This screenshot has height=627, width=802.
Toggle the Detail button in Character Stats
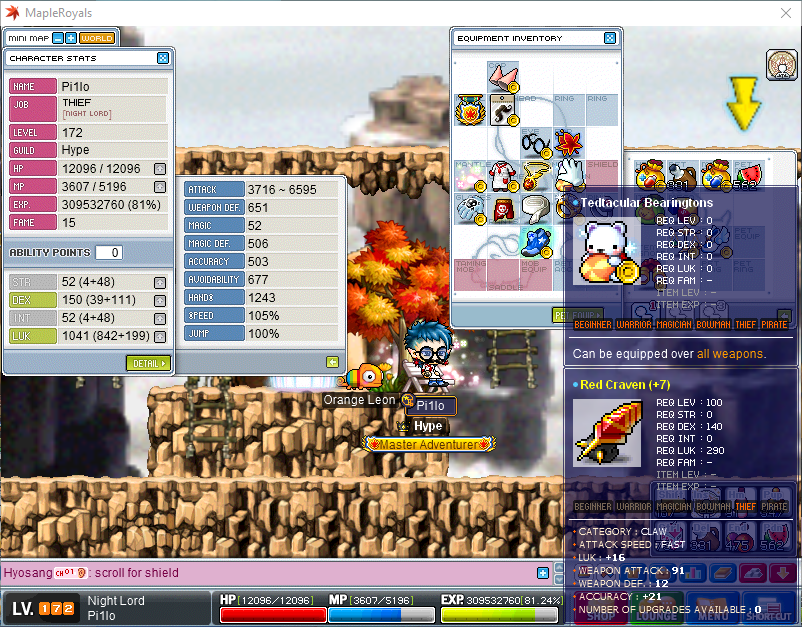pos(148,363)
